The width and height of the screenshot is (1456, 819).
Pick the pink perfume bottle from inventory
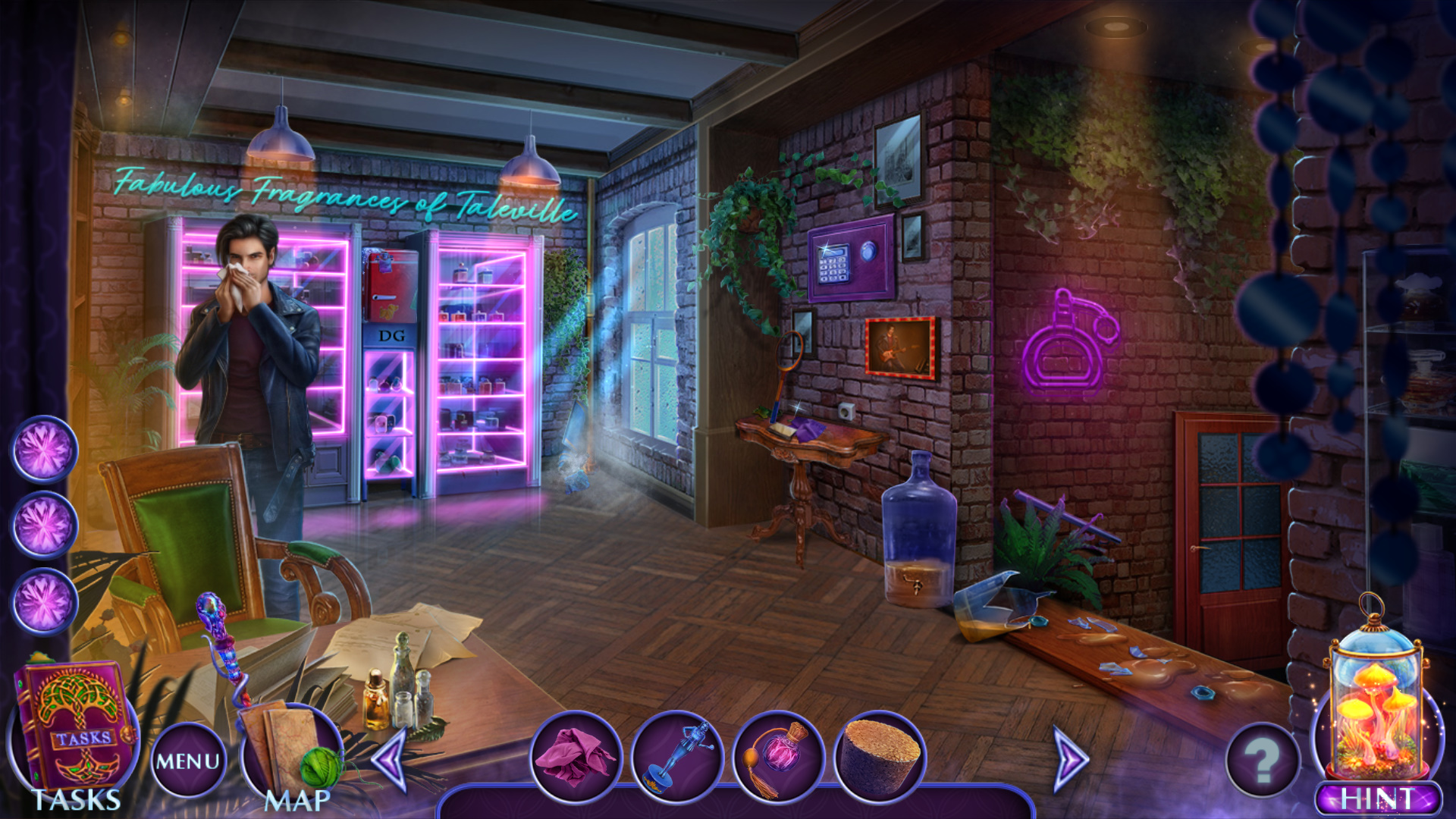pos(779,756)
